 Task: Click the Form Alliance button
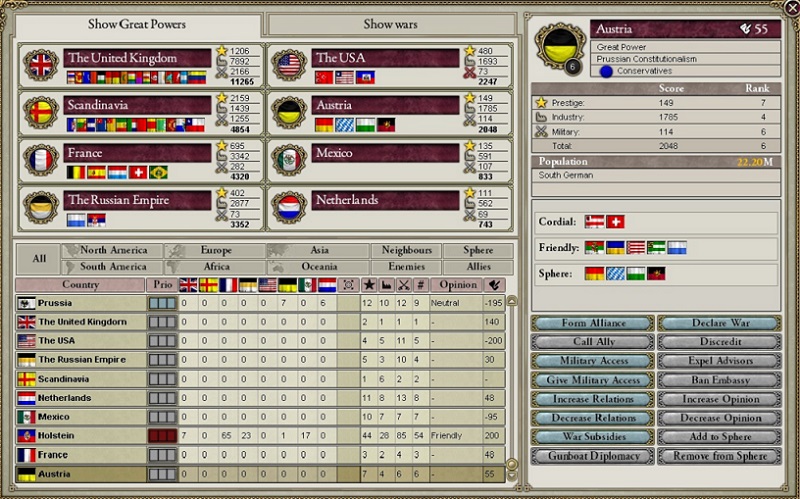pos(592,323)
